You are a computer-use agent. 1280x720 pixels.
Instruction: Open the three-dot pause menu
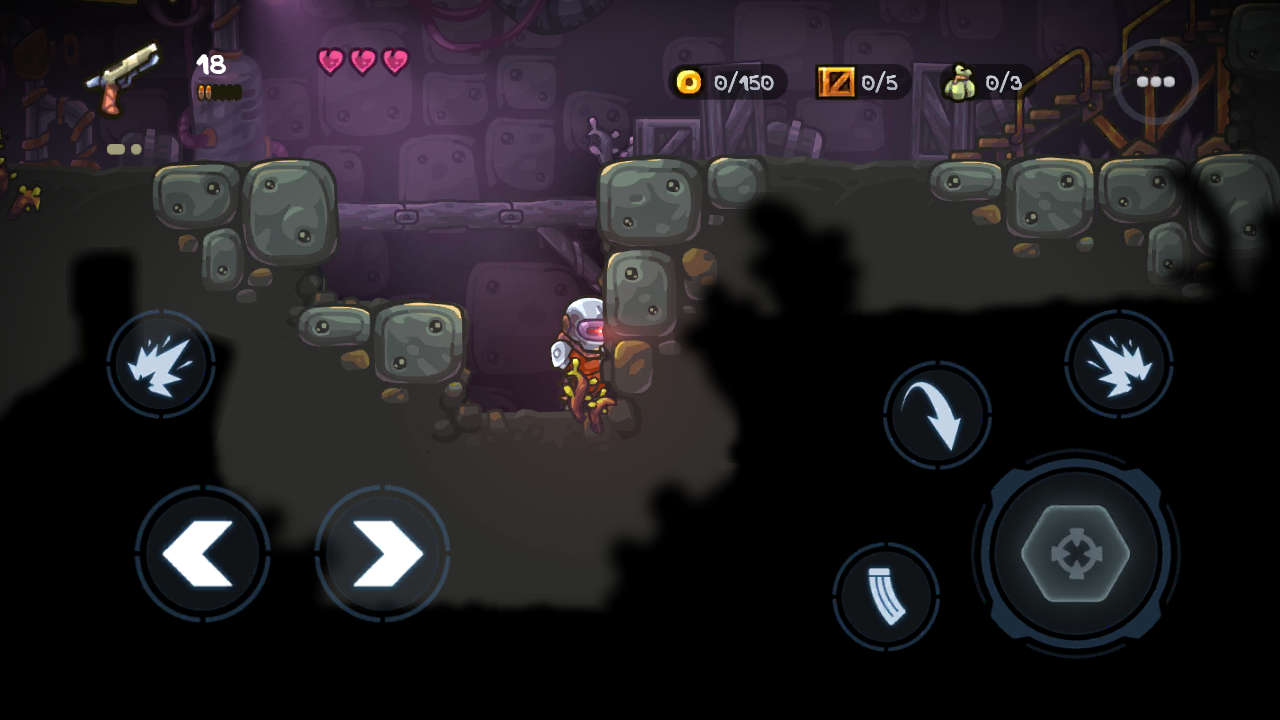click(x=1155, y=82)
